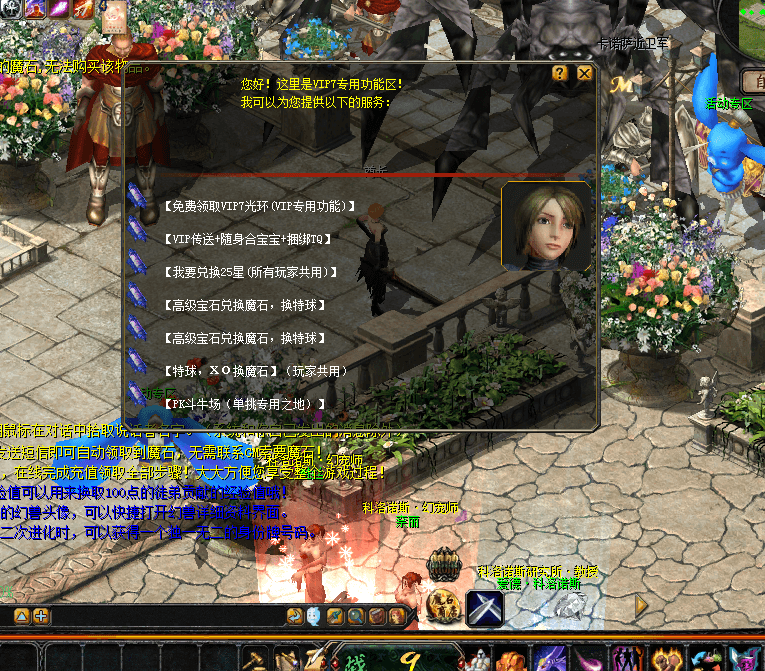
Task: Click the up-arrow chat button
Action: tap(21, 616)
